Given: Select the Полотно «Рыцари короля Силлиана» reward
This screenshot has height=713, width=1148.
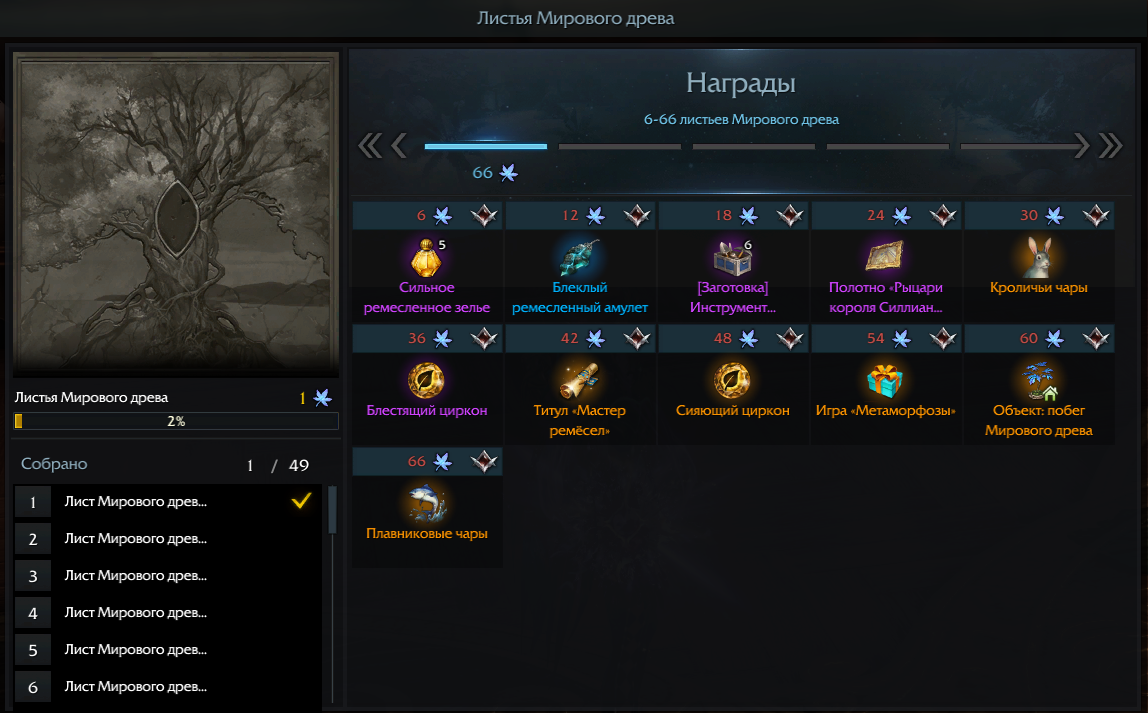Looking at the screenshot, I should pos(885,257).
